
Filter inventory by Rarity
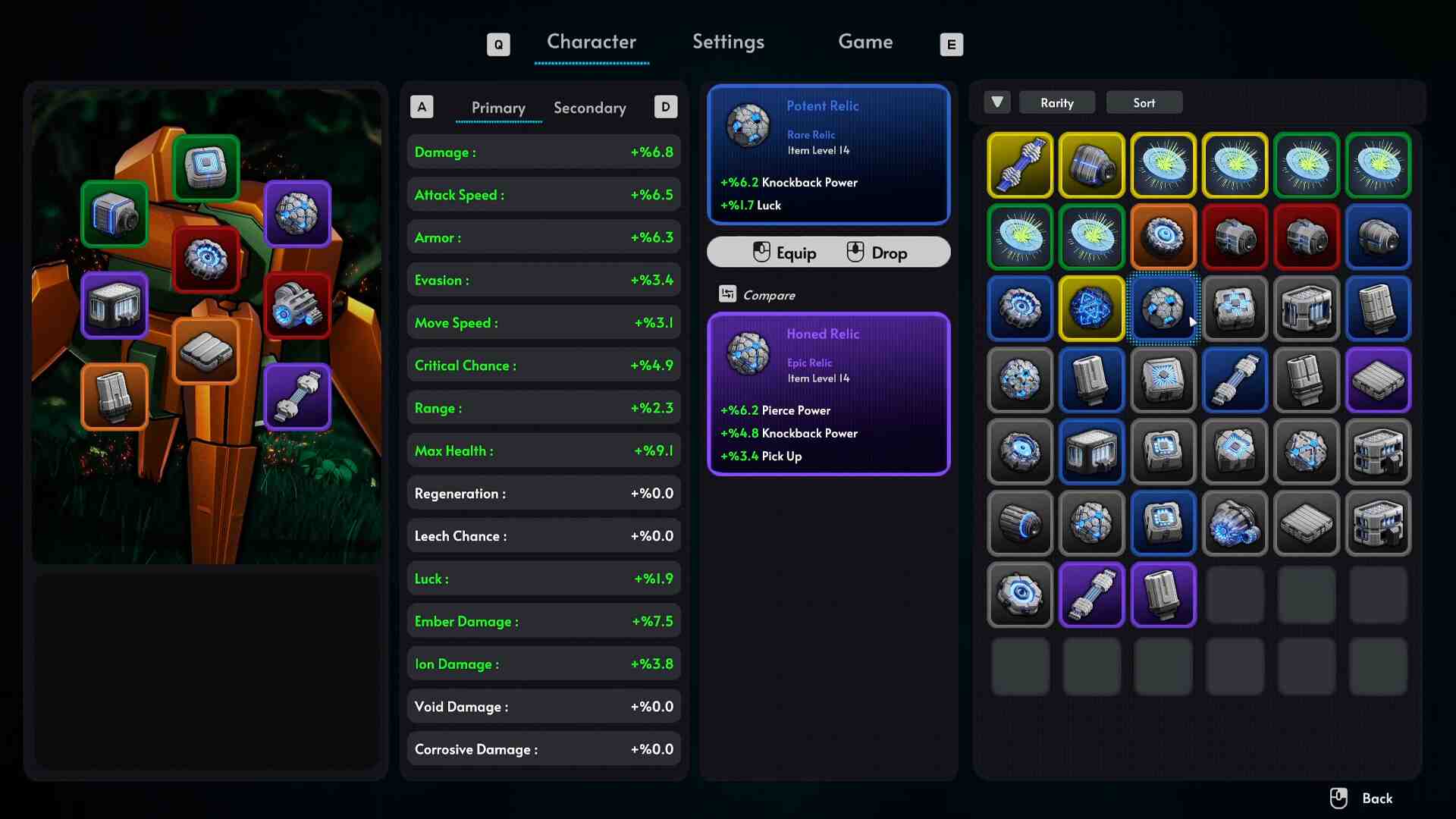point(1056,102)
